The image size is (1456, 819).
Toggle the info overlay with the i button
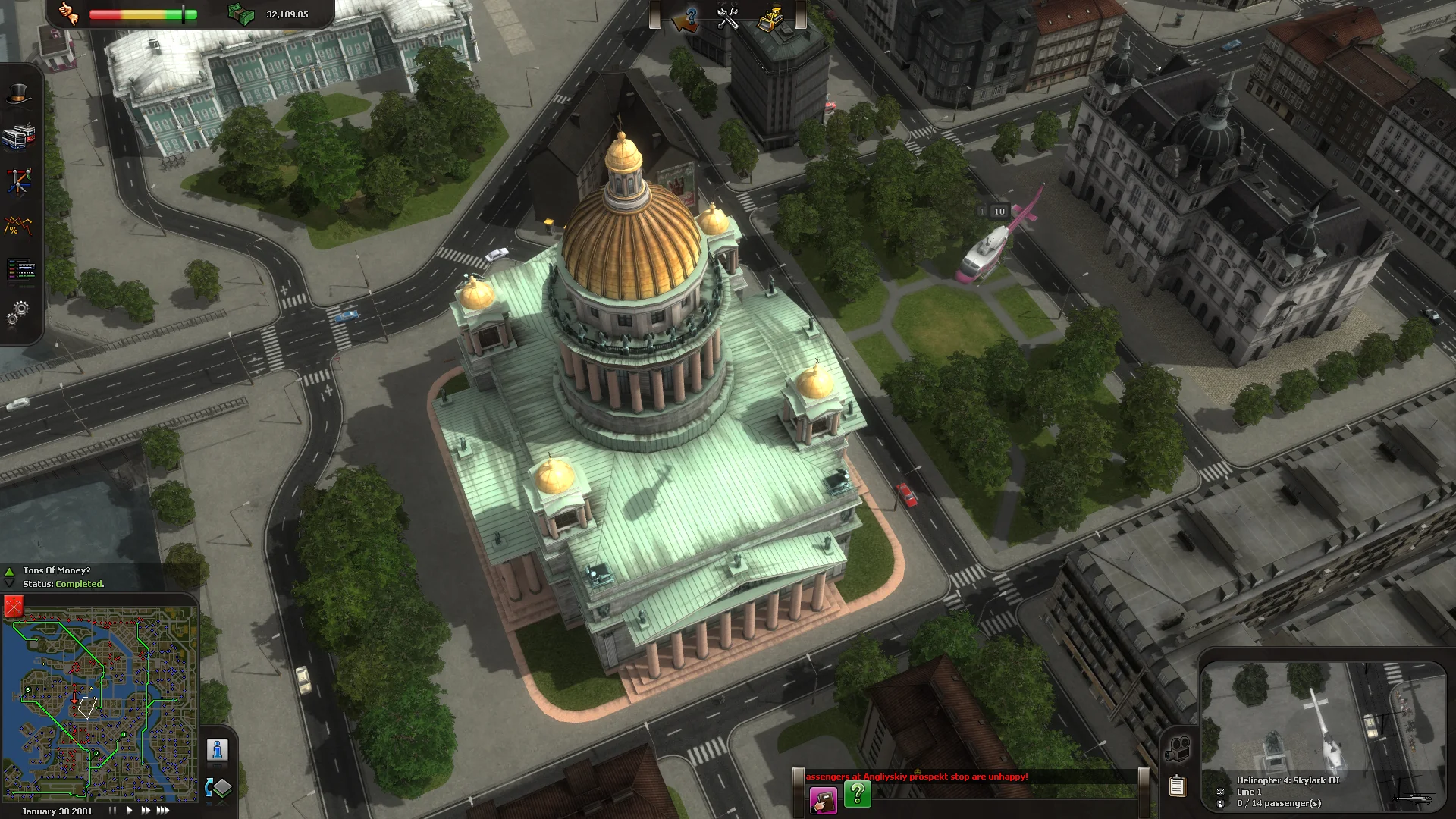pyautogui.click(x=217, y=751)
